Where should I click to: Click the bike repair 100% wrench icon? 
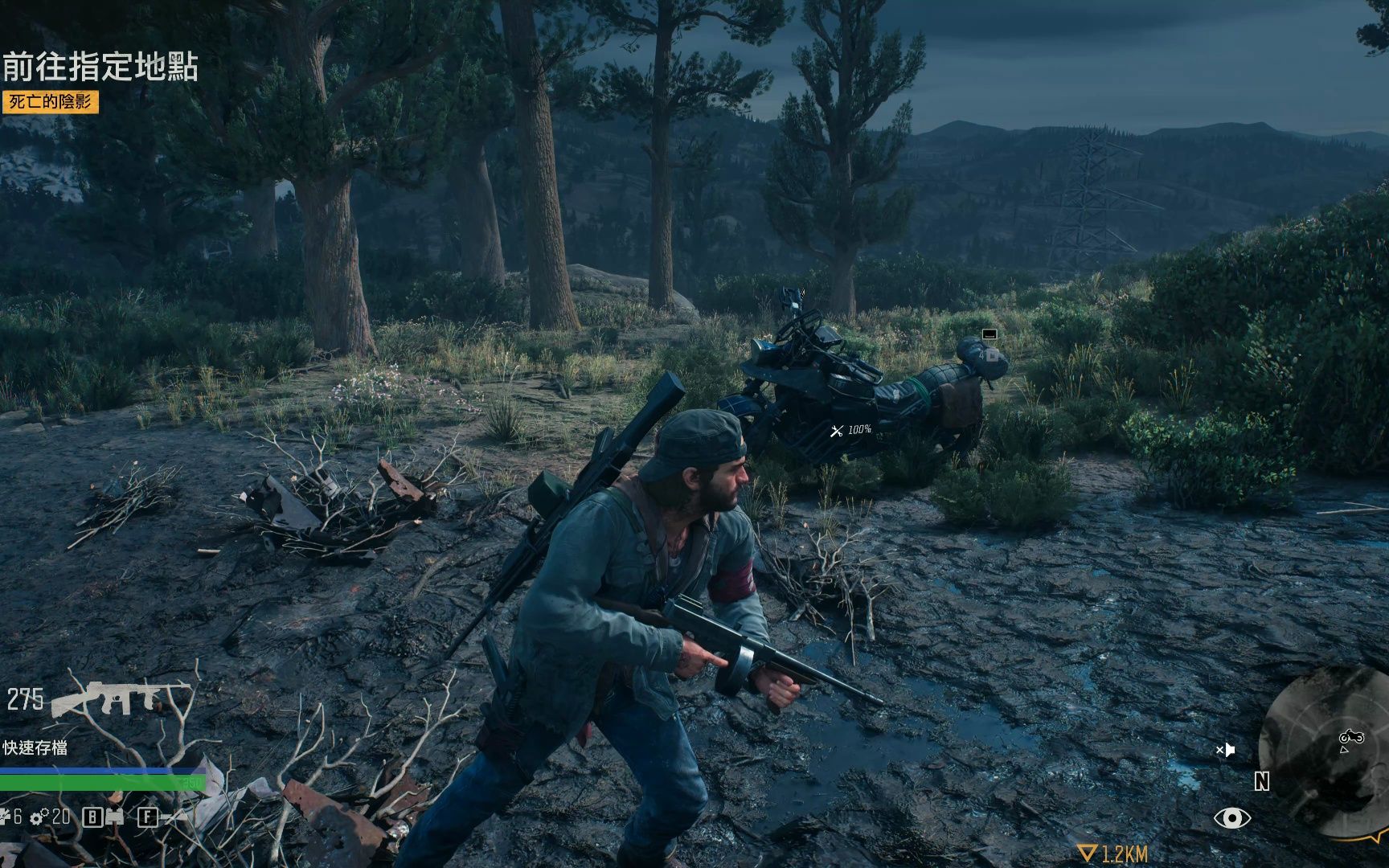coord(837,431)
